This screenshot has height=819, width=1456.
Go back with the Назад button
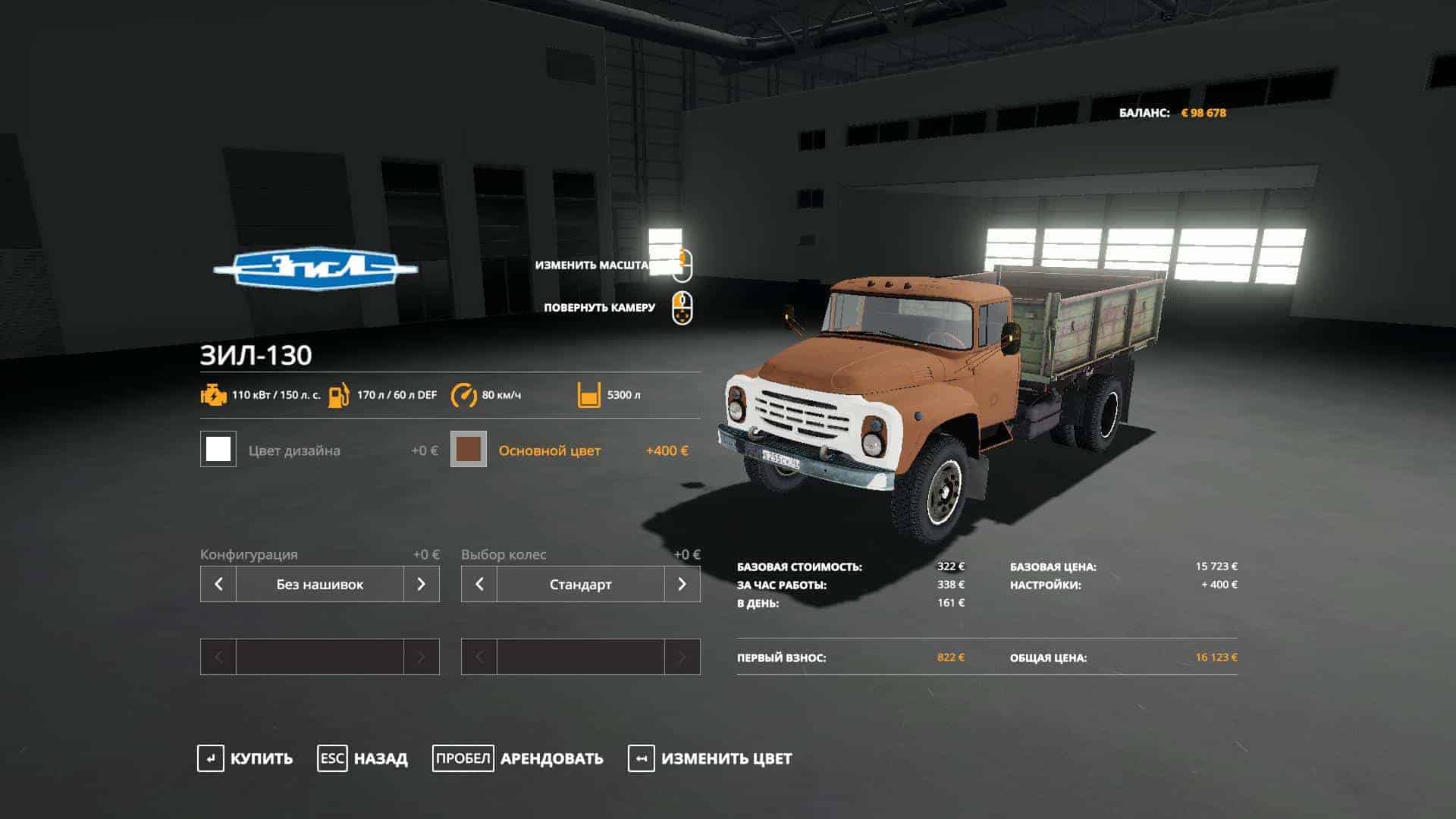coord(362,758)
